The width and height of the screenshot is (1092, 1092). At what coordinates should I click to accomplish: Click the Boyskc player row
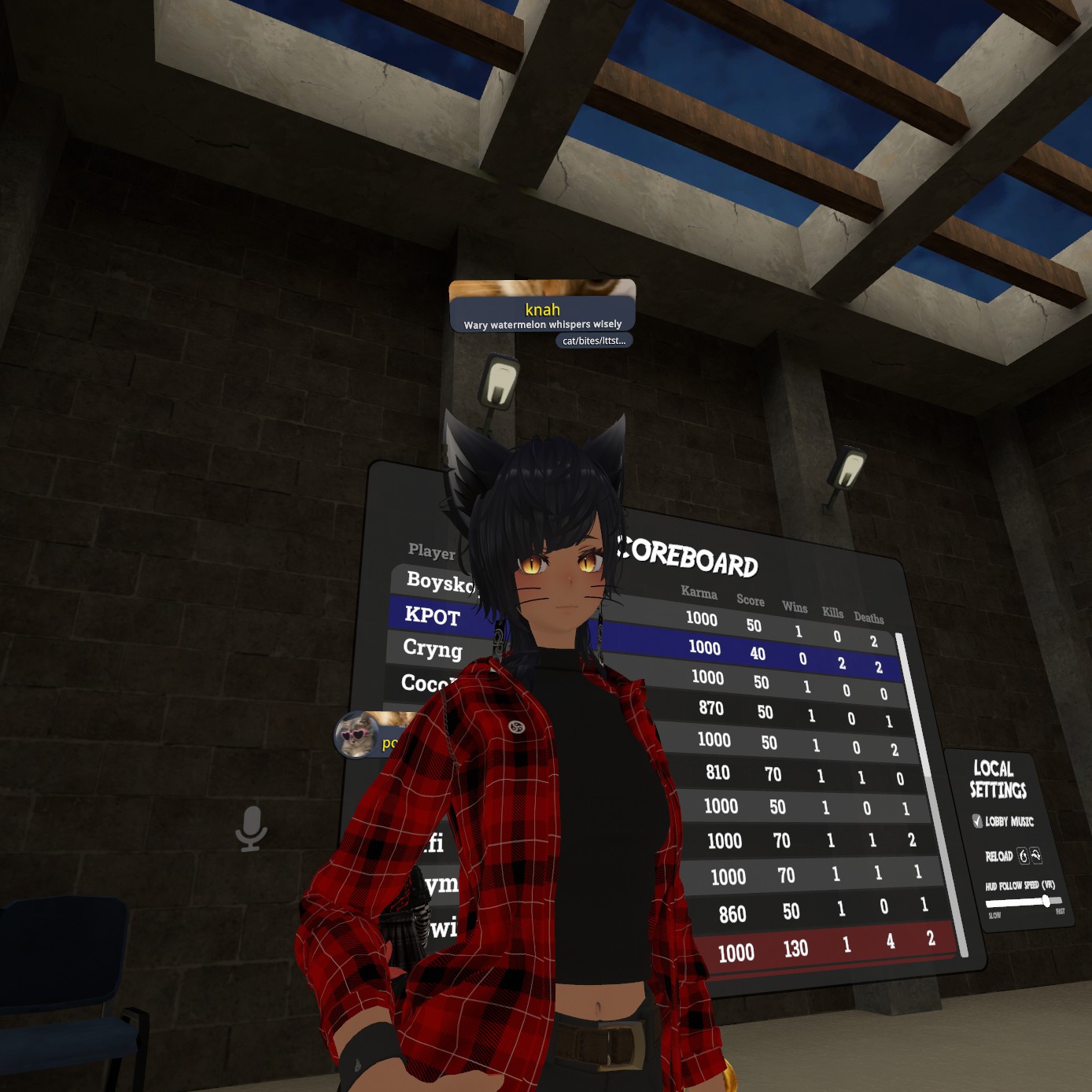point(437,582)
